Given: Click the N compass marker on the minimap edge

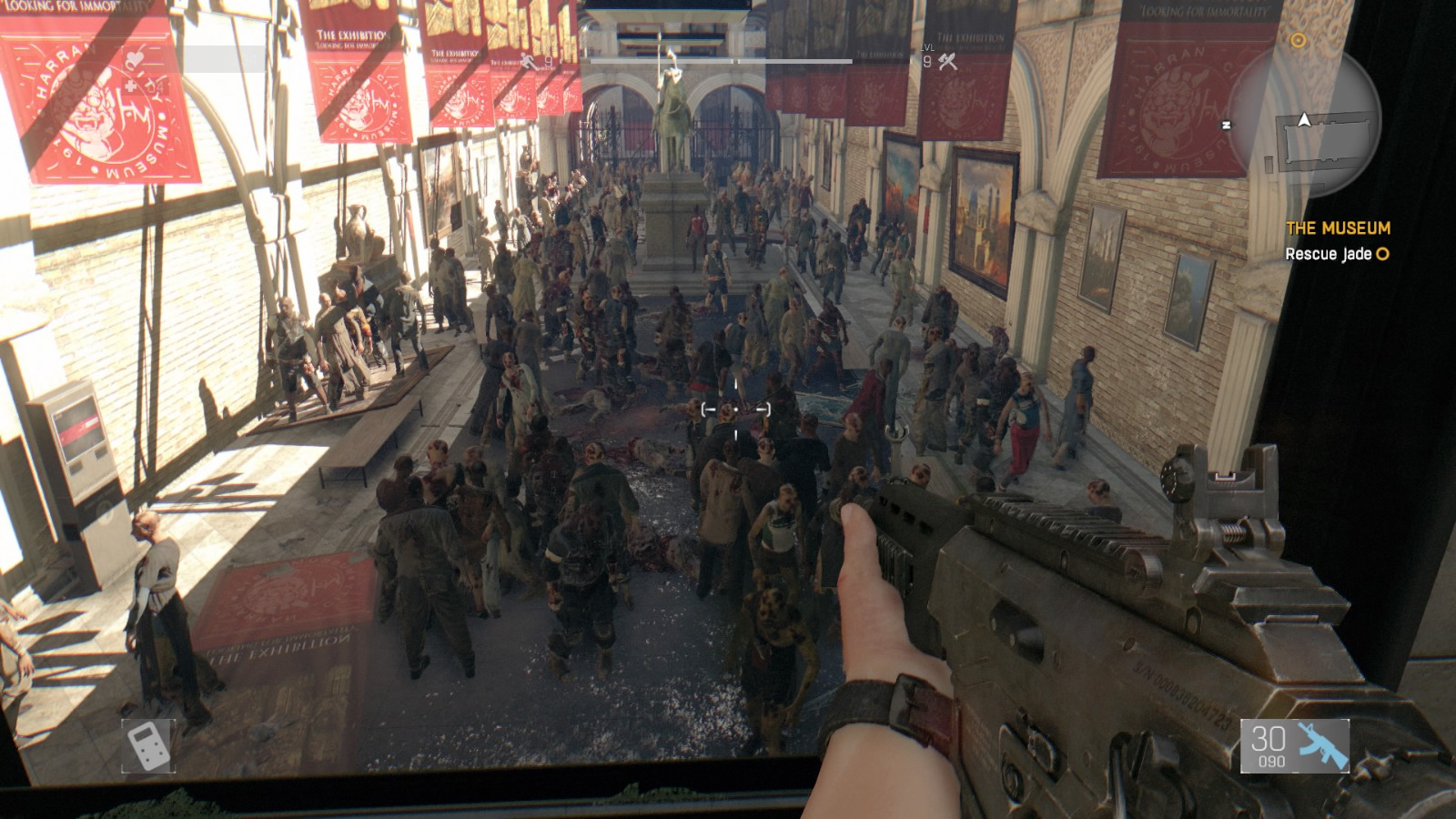Looking at the screenshot, I should [x=1226, y=123].
